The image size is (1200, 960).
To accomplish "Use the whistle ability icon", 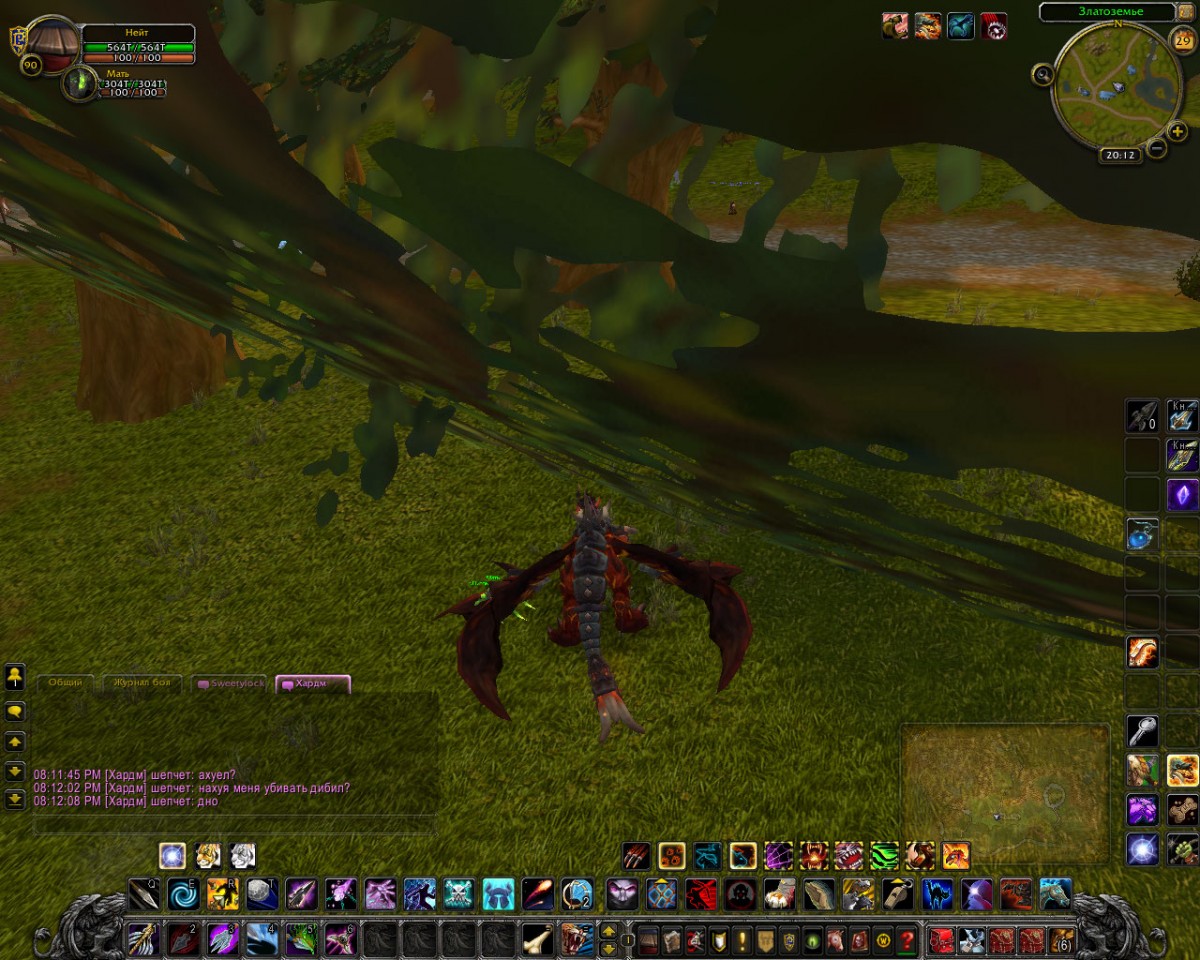I will (897, 893).
